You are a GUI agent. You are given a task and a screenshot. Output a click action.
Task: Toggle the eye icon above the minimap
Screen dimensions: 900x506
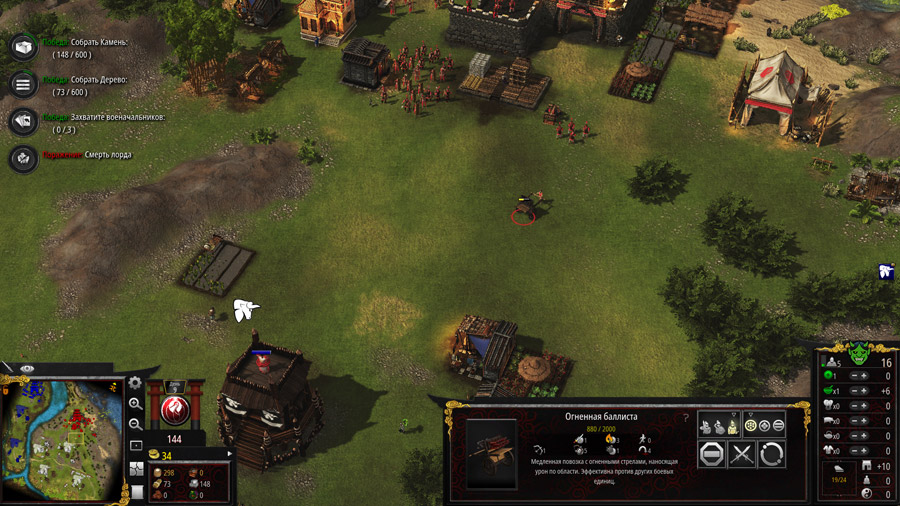tap(27, 369)
